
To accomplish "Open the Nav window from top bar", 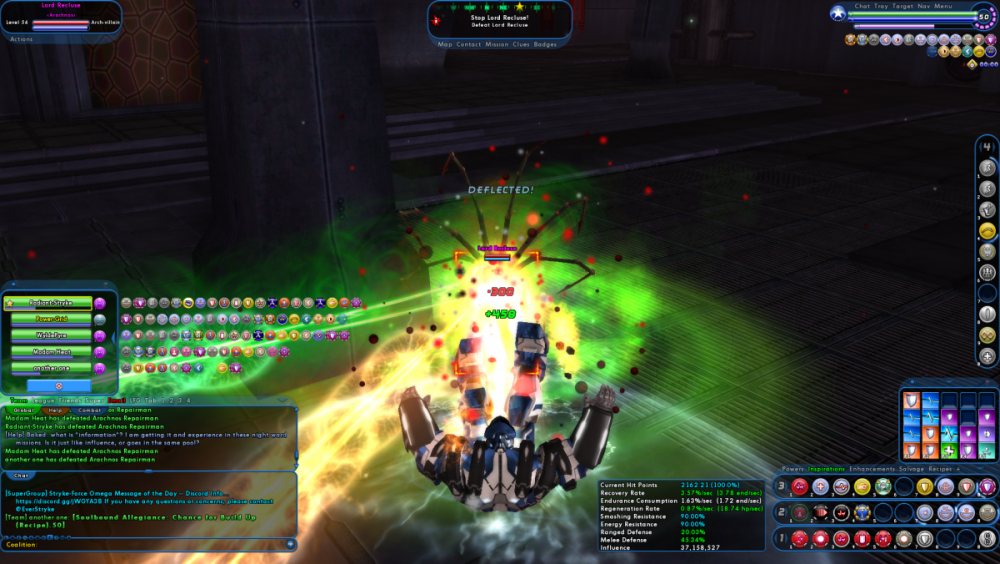I will [x=924, y=6].
